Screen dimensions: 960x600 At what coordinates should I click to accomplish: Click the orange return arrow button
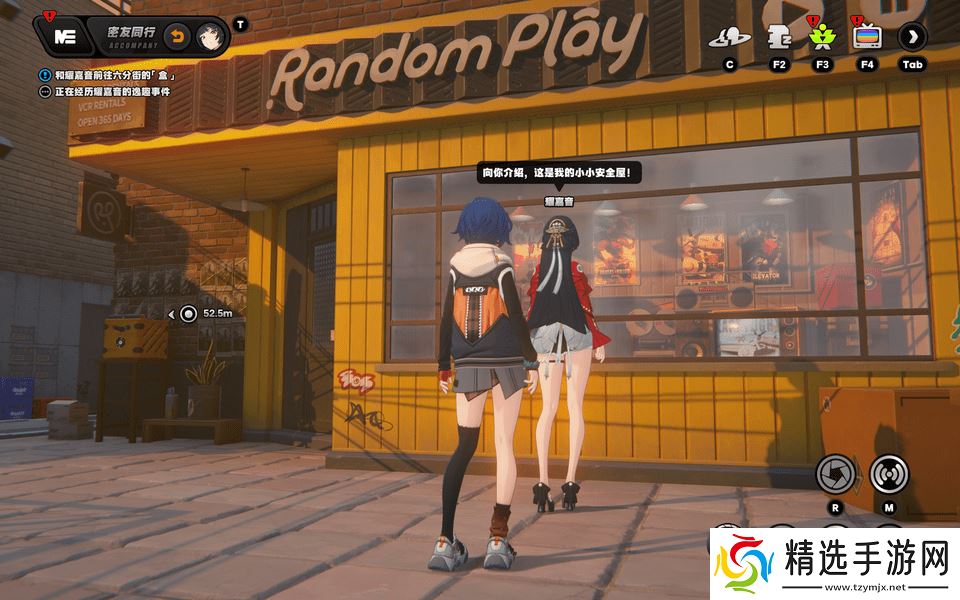[x=175, y=37]
